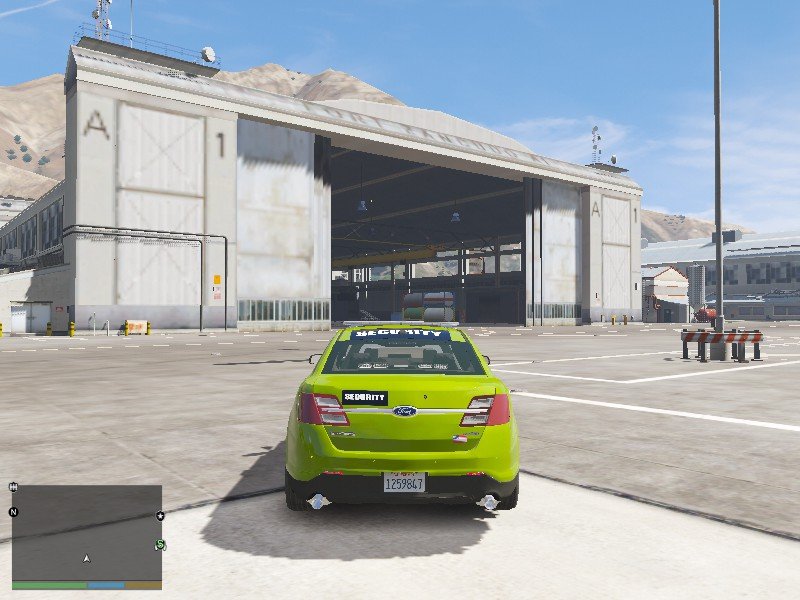Select the blip at the minimap's top-left corner
Viewport: 800px width, 600px height.
pyautogui.click(x=13, y=487)
